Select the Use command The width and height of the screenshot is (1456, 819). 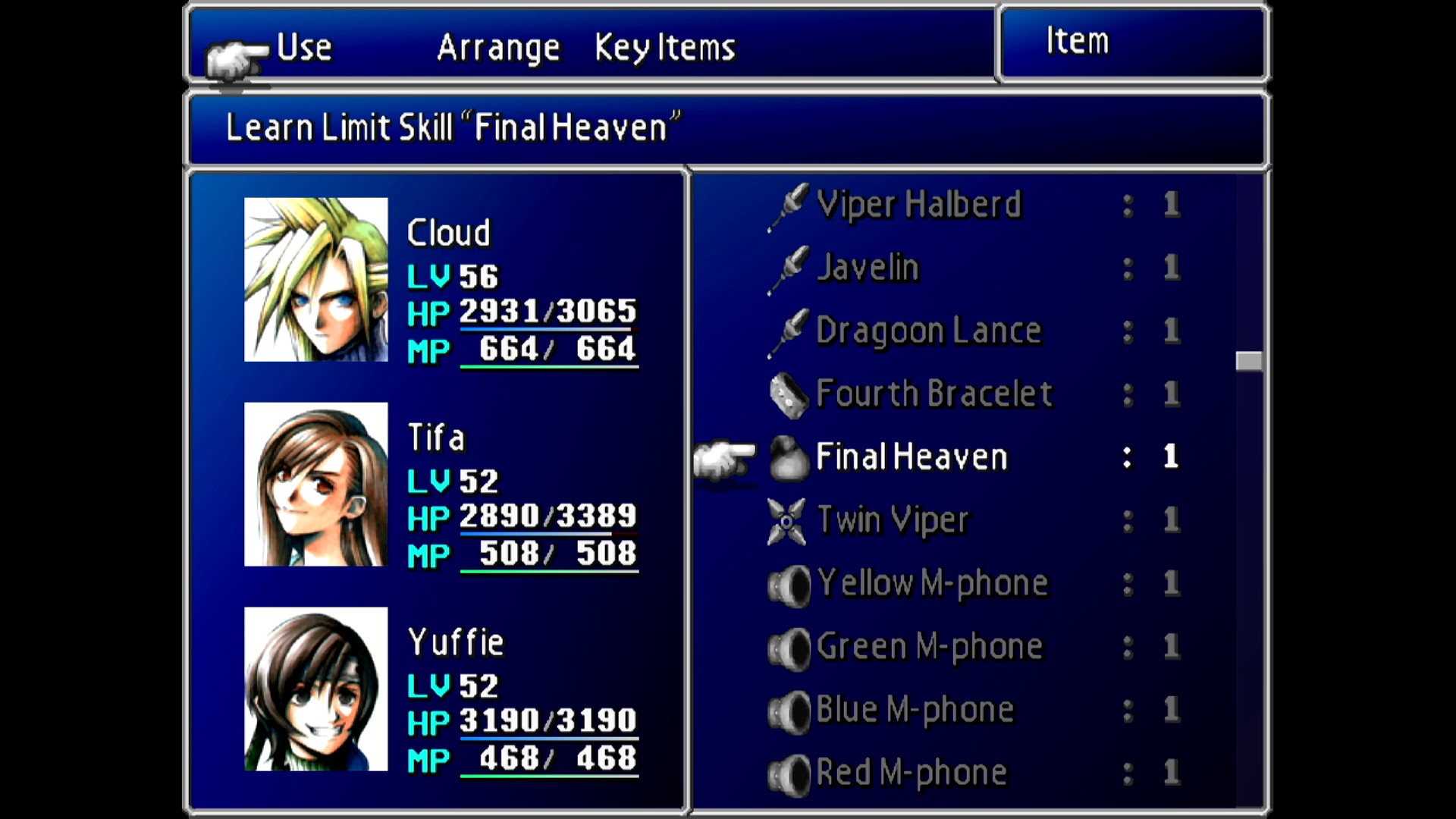tap(304, 48)
